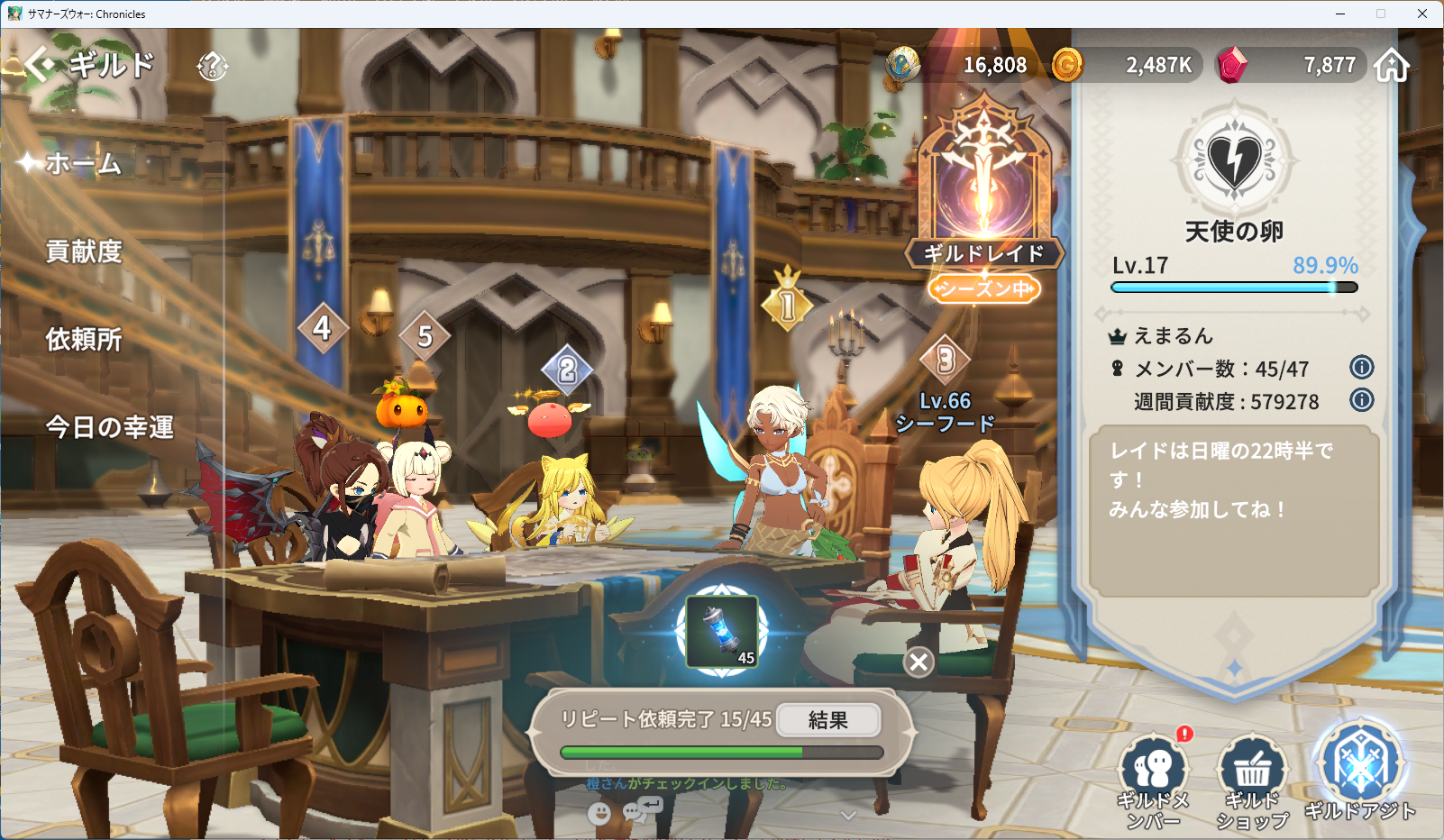
Task: Go back using the ギルド back arrow
Action: click(x=39, y=65)
